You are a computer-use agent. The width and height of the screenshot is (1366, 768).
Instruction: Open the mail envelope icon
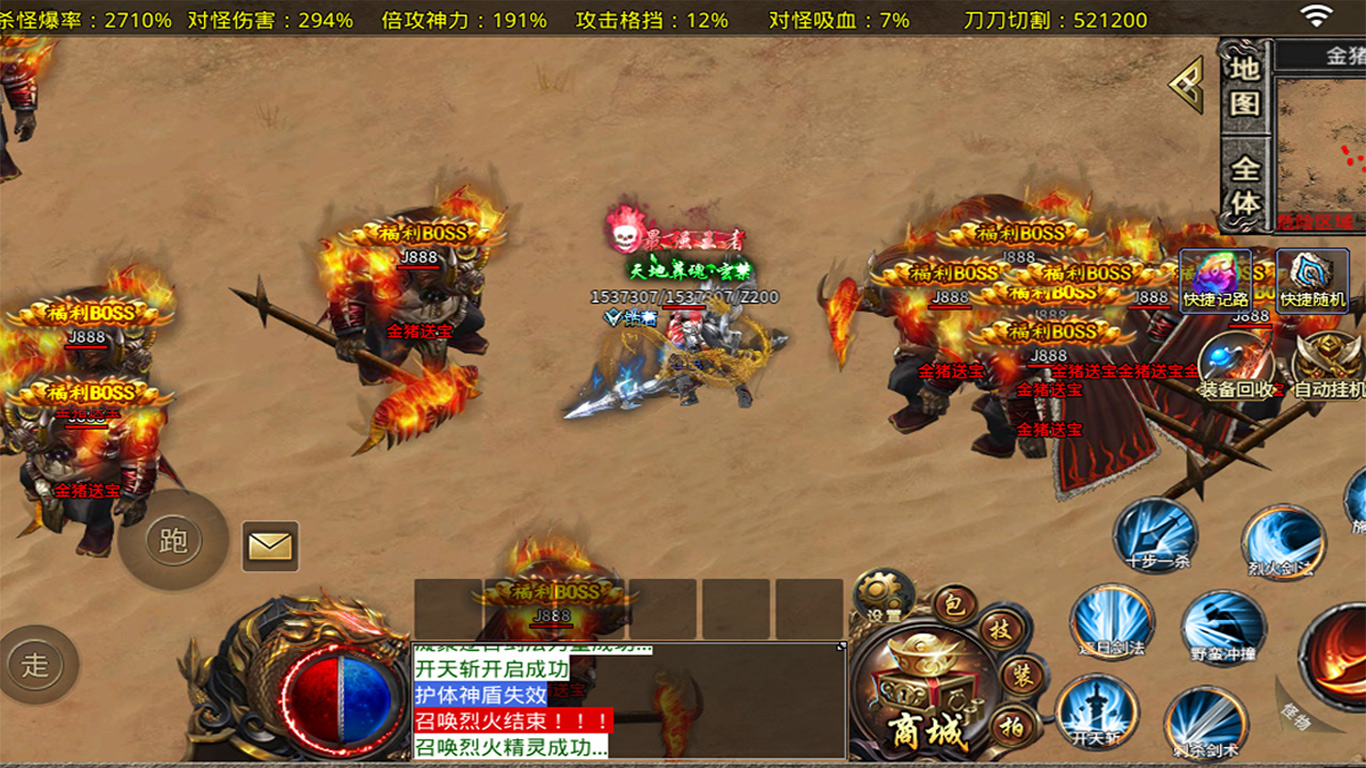270,546
